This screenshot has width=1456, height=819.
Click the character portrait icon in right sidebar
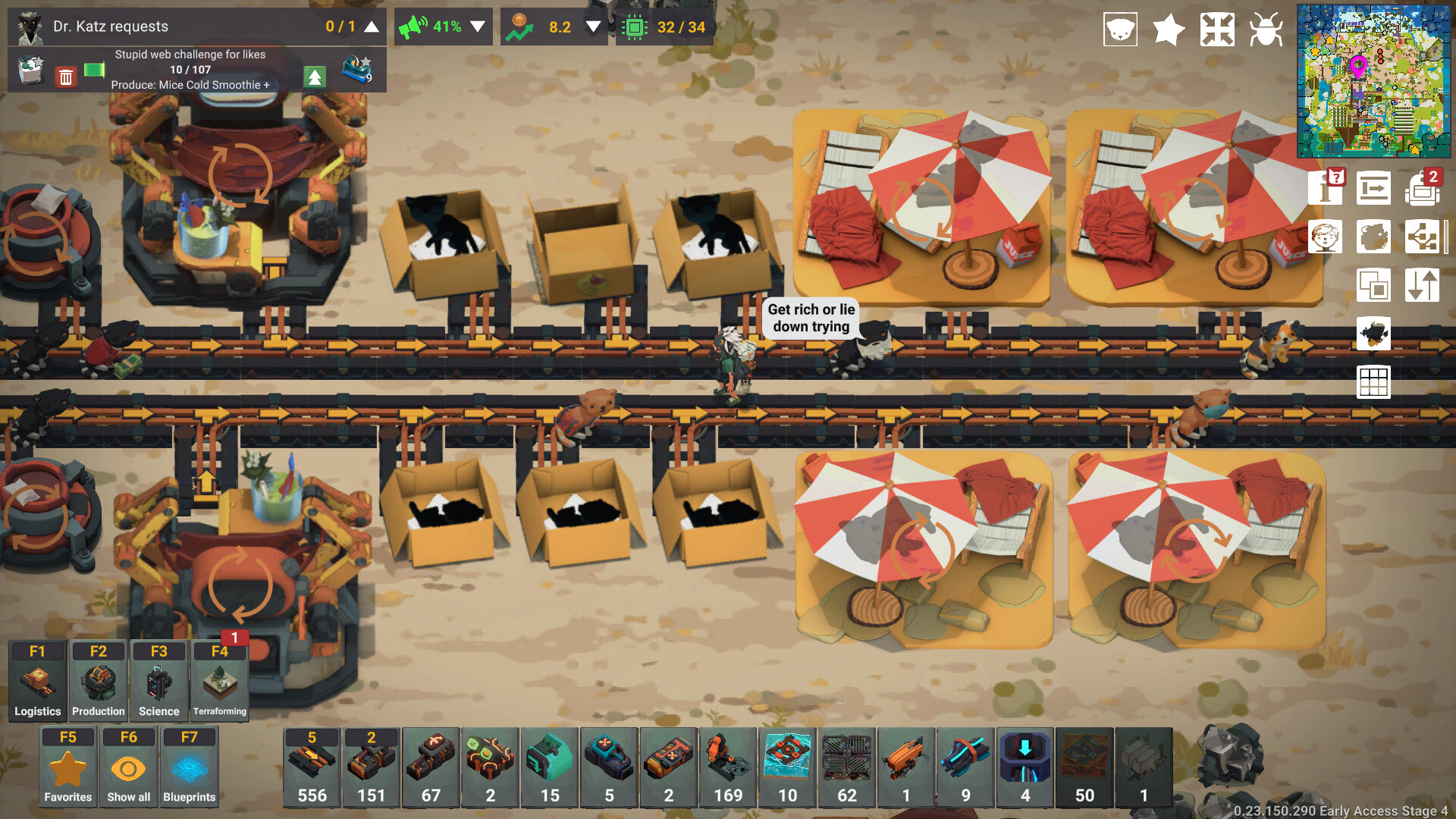pyautogui.click(x=1326, y=237)
